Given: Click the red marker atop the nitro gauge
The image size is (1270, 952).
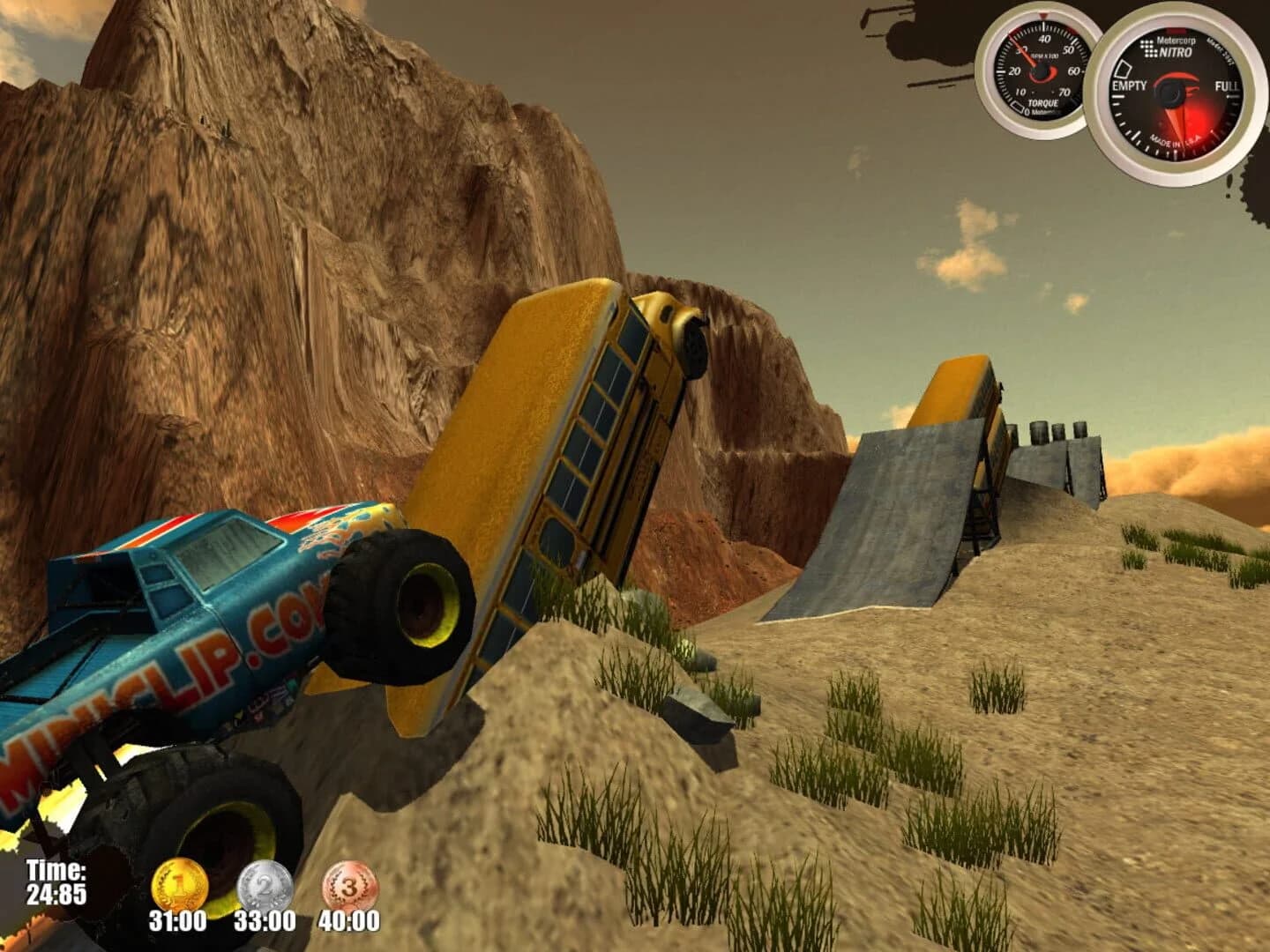Looking at the screenshot, I should 1175,30.
